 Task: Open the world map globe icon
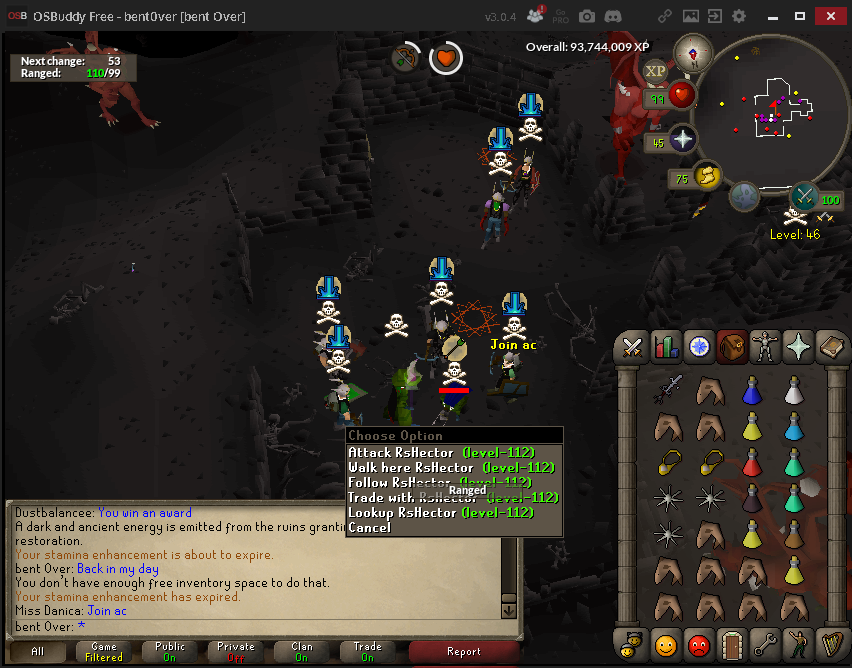coord(743,197)
